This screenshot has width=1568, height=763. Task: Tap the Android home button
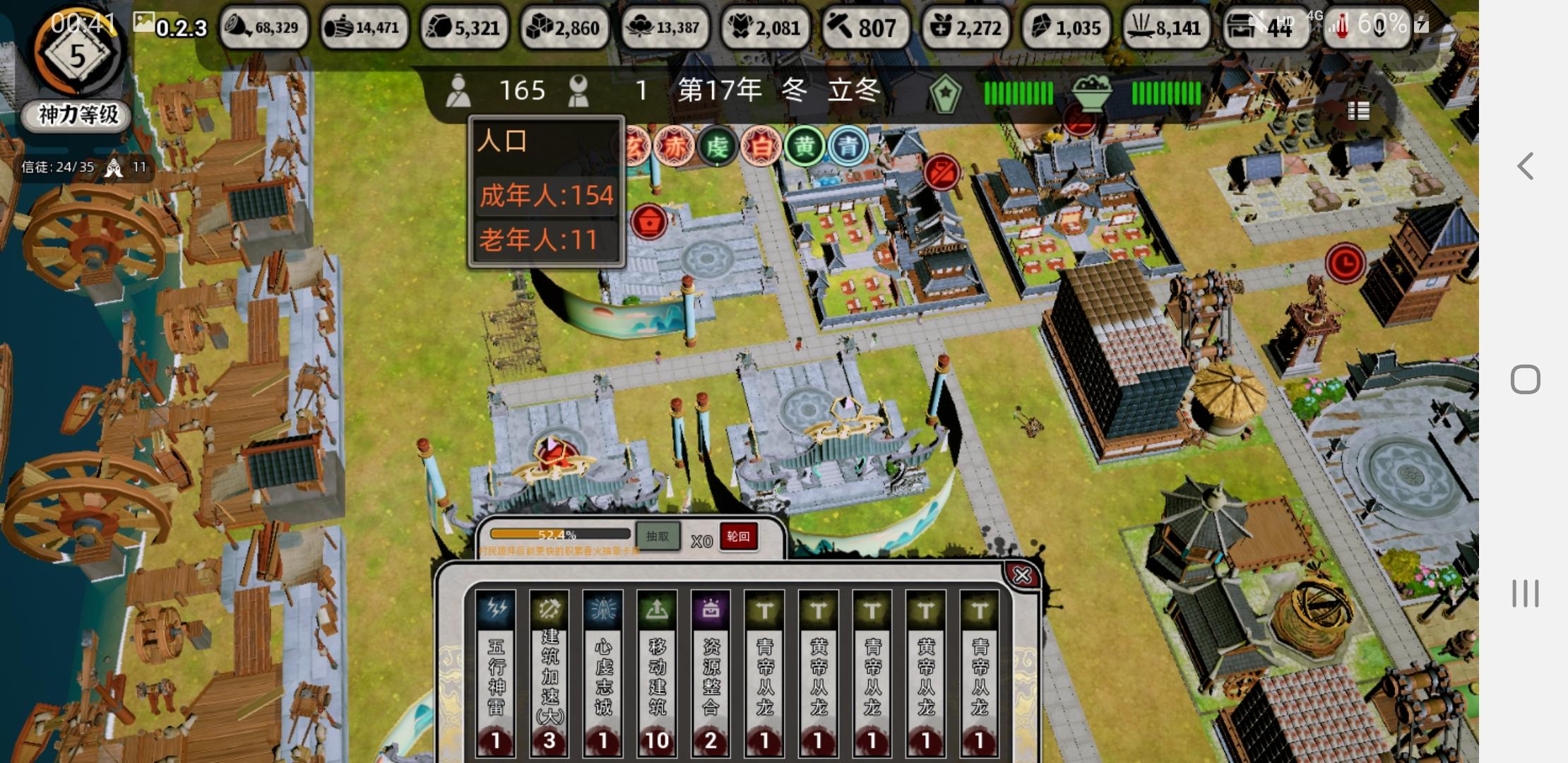point(1526,379)
